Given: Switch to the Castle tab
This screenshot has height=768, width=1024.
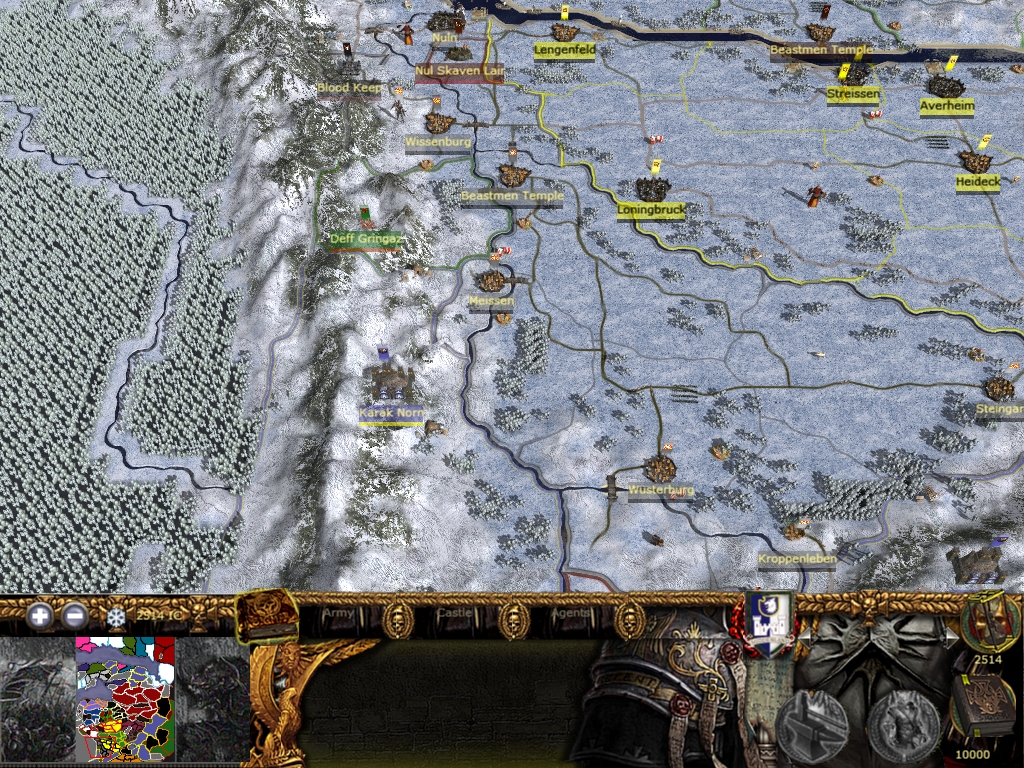Looking at the screenshot, I should click(x=452, y=612).
